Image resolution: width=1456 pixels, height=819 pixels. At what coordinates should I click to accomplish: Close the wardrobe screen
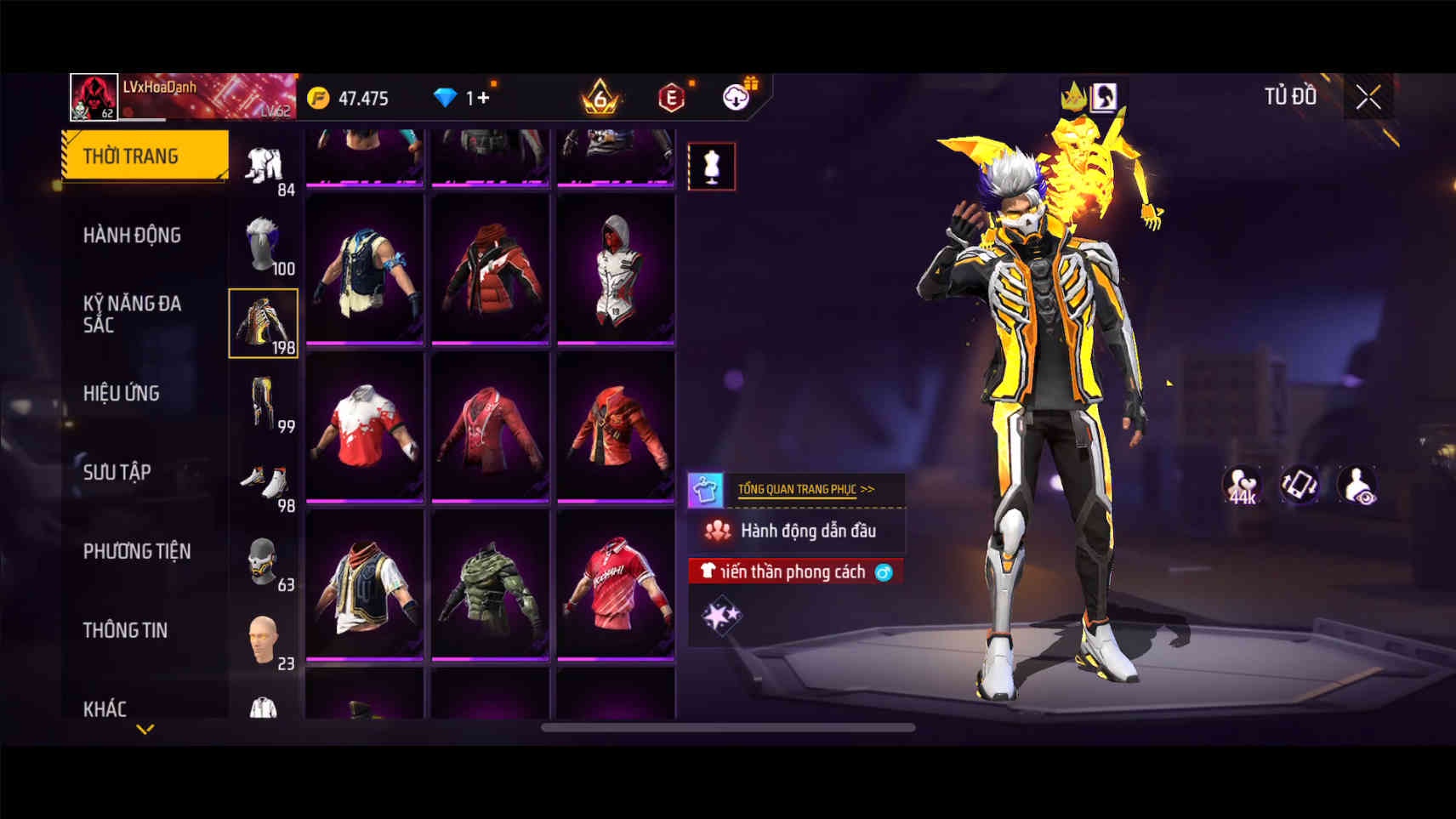1368,98
